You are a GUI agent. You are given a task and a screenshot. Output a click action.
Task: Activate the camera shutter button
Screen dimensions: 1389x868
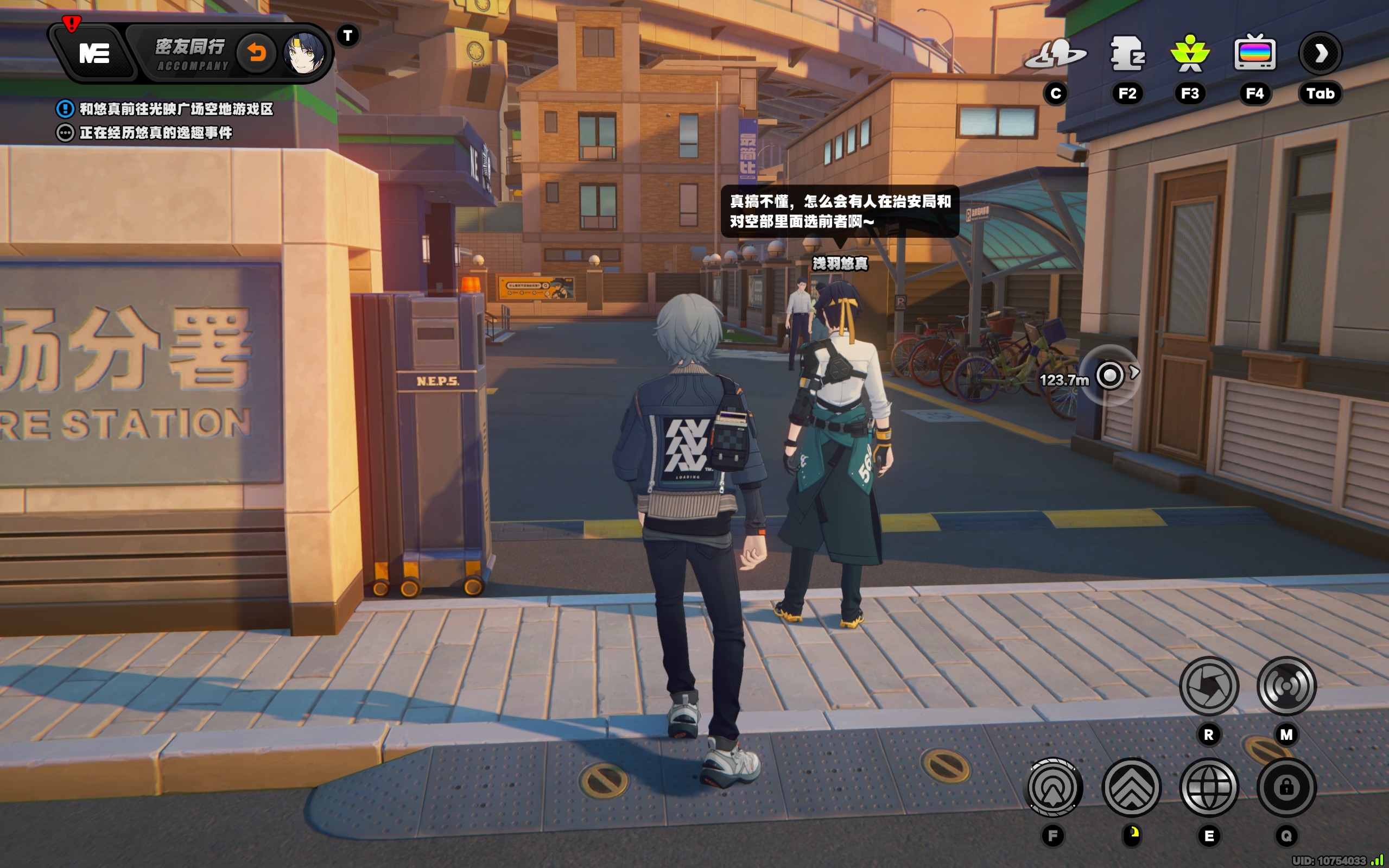point(1209,686)
